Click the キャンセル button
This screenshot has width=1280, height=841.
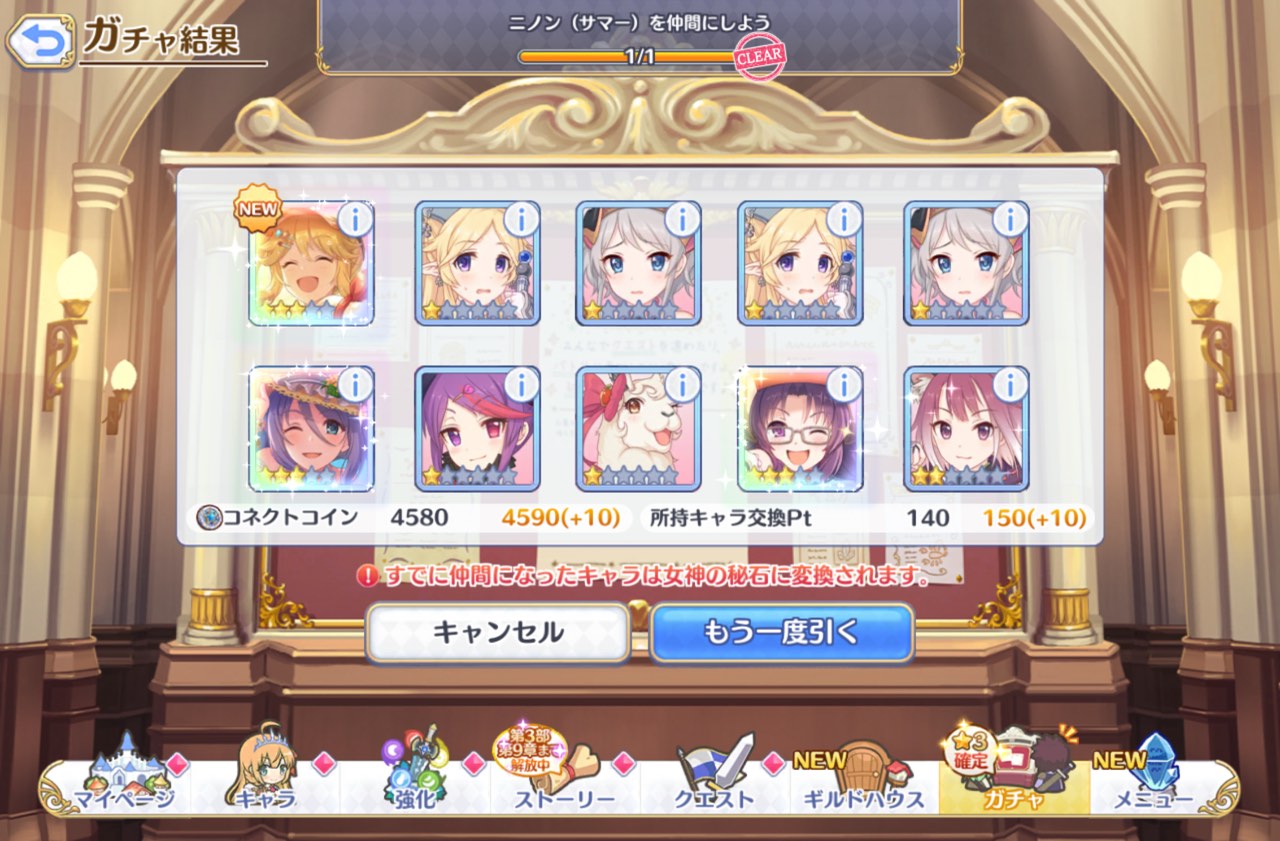point(498,633)
